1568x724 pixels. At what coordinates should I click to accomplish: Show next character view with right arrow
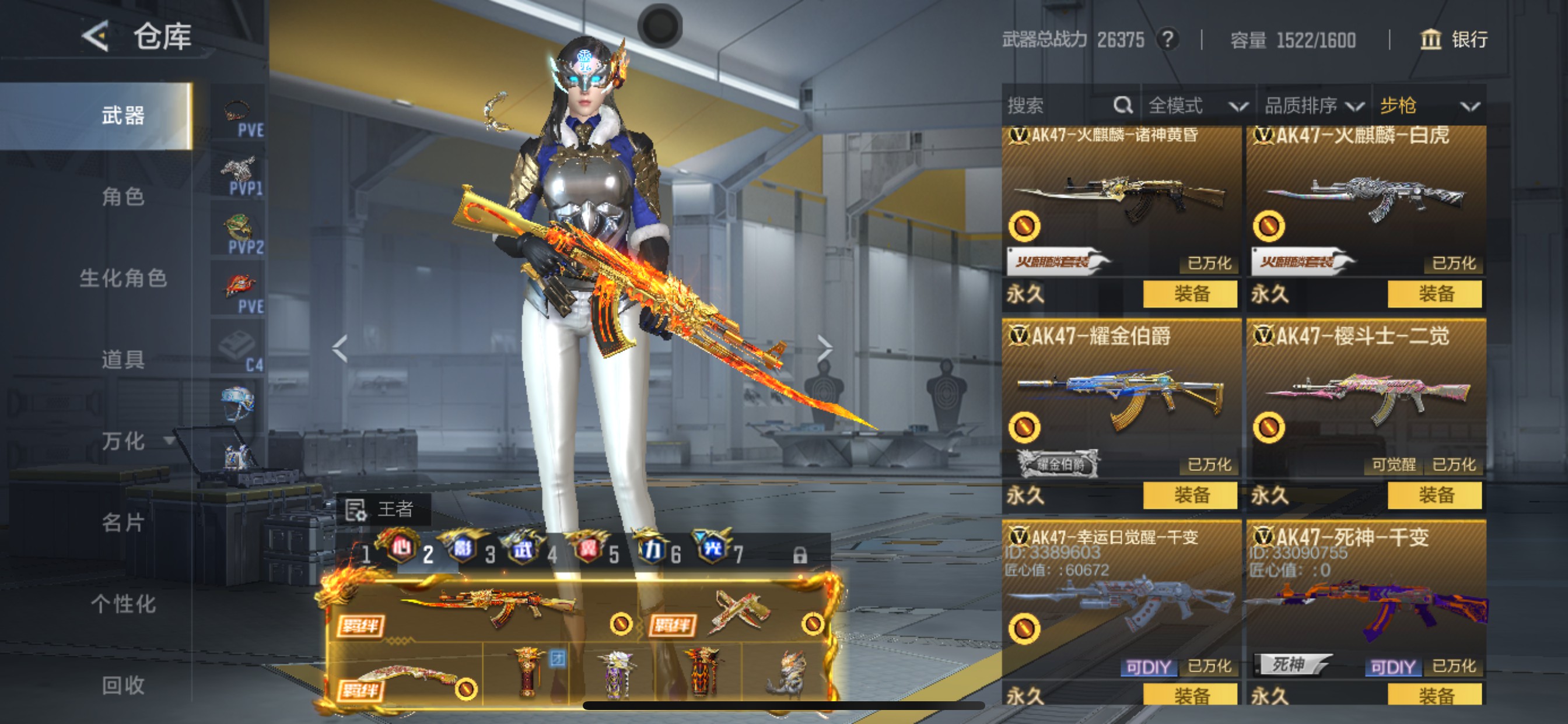point(824,349)
